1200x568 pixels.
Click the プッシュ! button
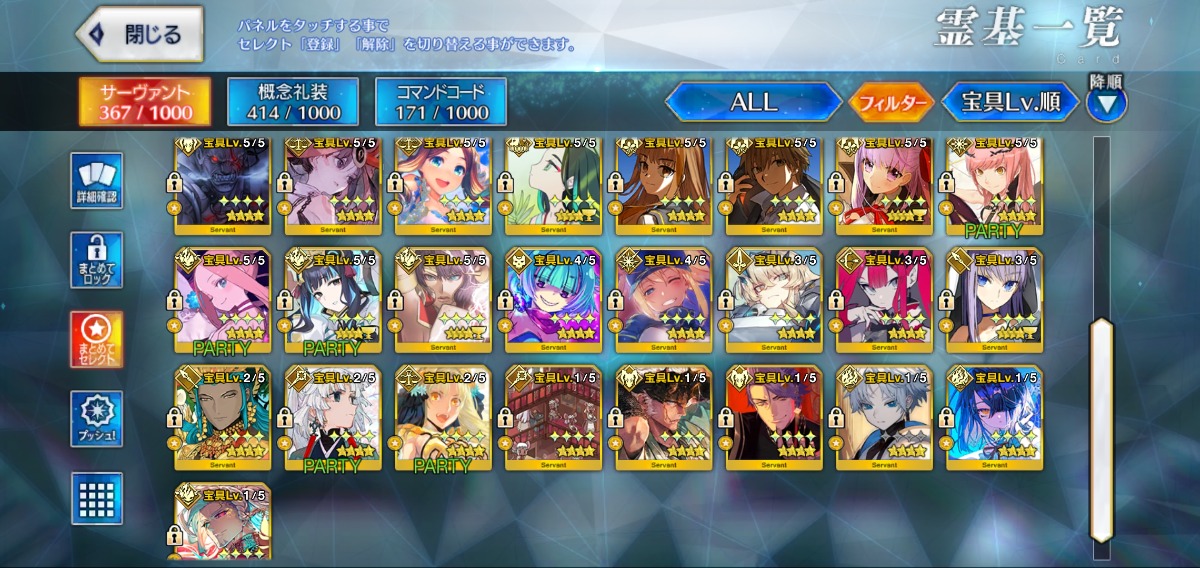pos(97,419)
